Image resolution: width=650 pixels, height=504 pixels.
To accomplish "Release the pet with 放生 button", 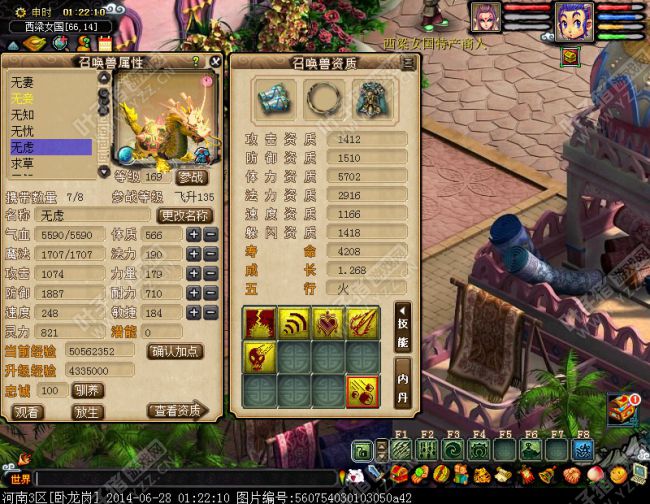I will pos(87,411).
